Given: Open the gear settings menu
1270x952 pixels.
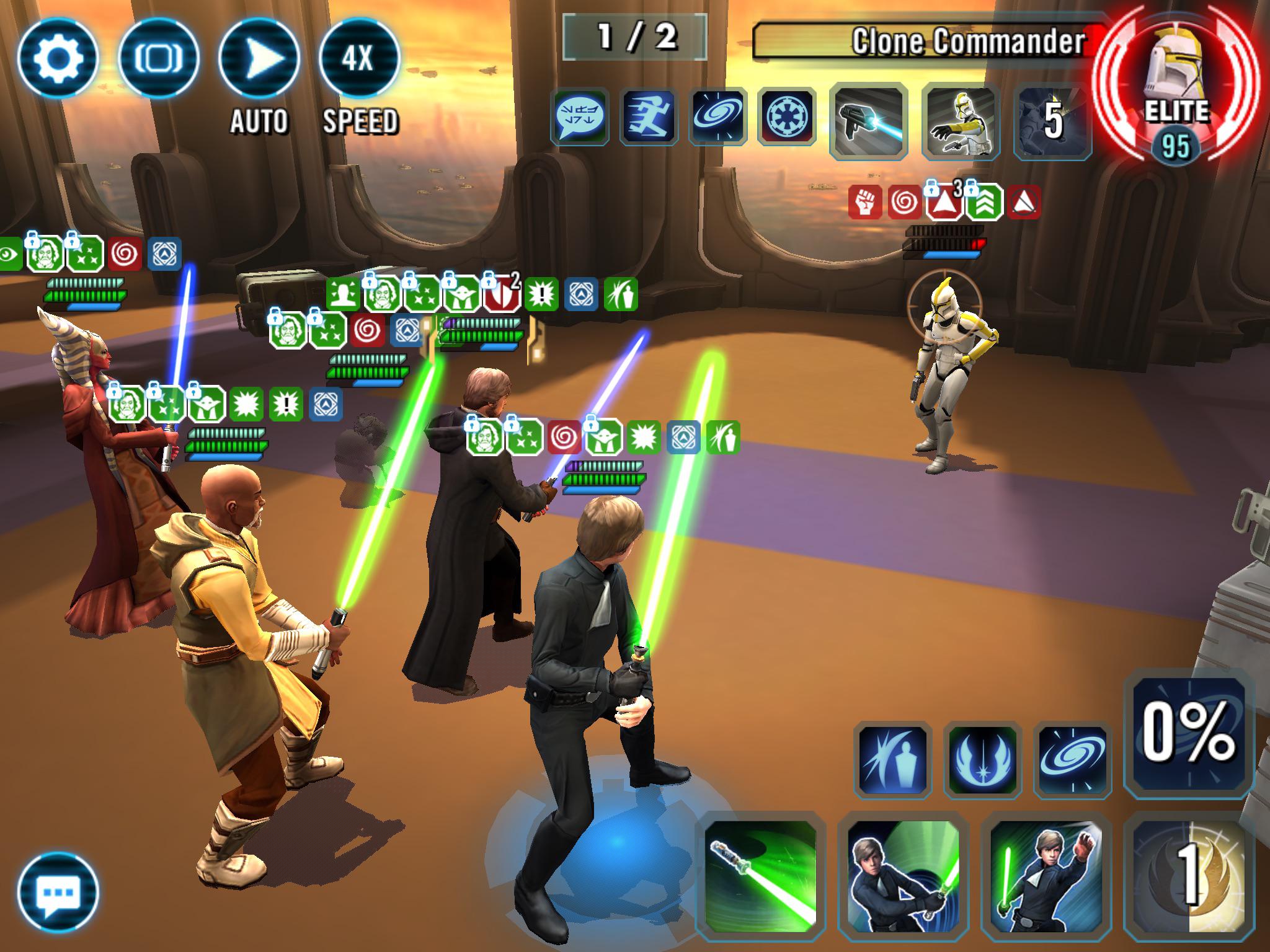Looking at the screenshot, I should (x=57, y=57).
